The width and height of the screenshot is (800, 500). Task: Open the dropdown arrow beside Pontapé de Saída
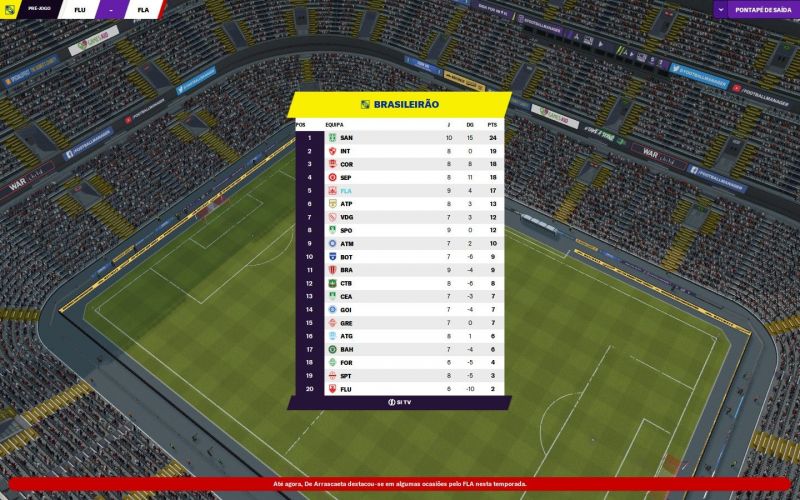click(723, 9)
